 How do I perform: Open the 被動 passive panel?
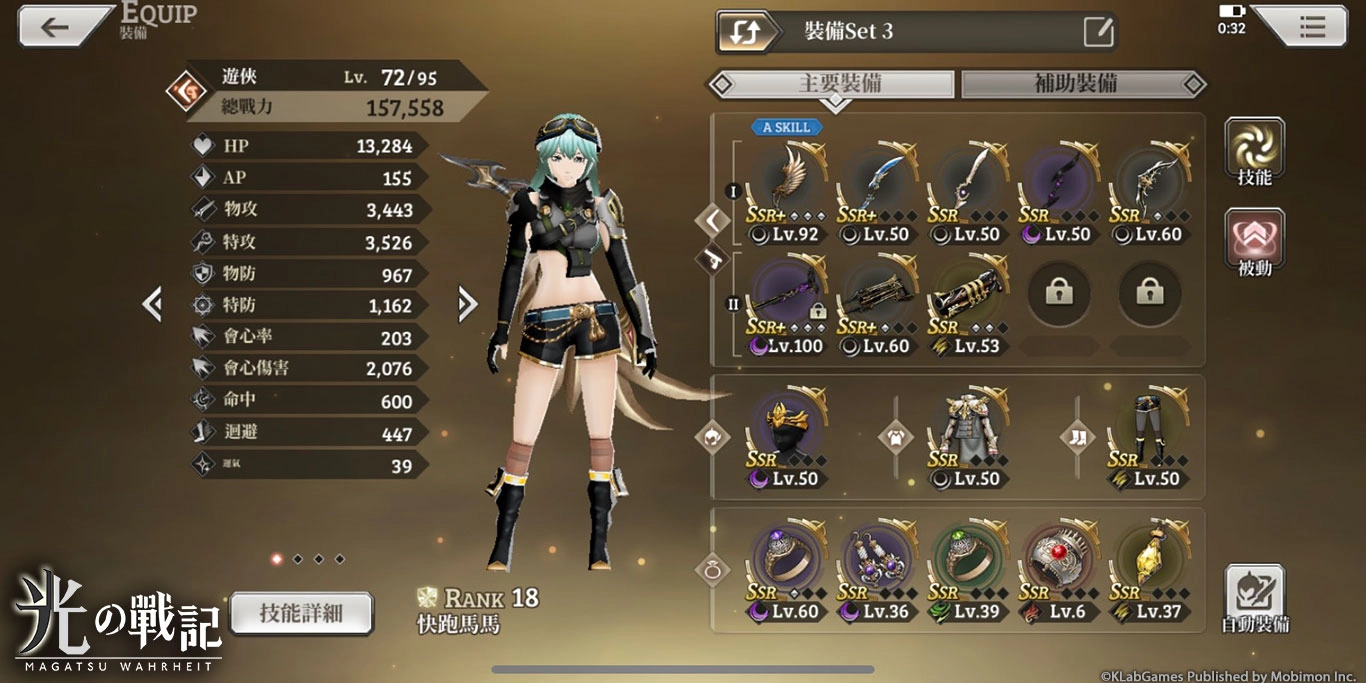pos(1254,242)
